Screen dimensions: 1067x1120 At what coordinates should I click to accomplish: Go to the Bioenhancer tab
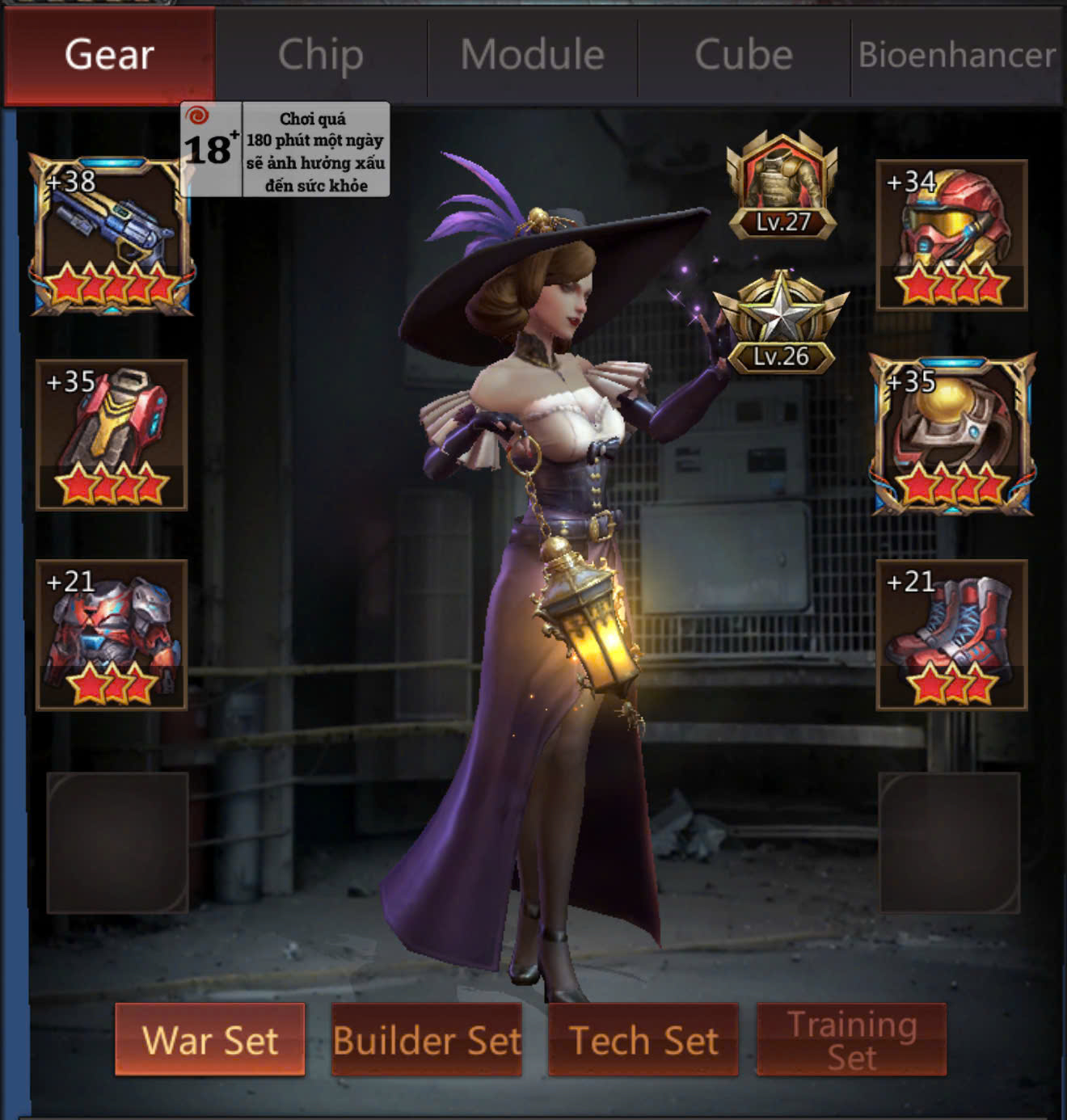[x=956, y=55]
